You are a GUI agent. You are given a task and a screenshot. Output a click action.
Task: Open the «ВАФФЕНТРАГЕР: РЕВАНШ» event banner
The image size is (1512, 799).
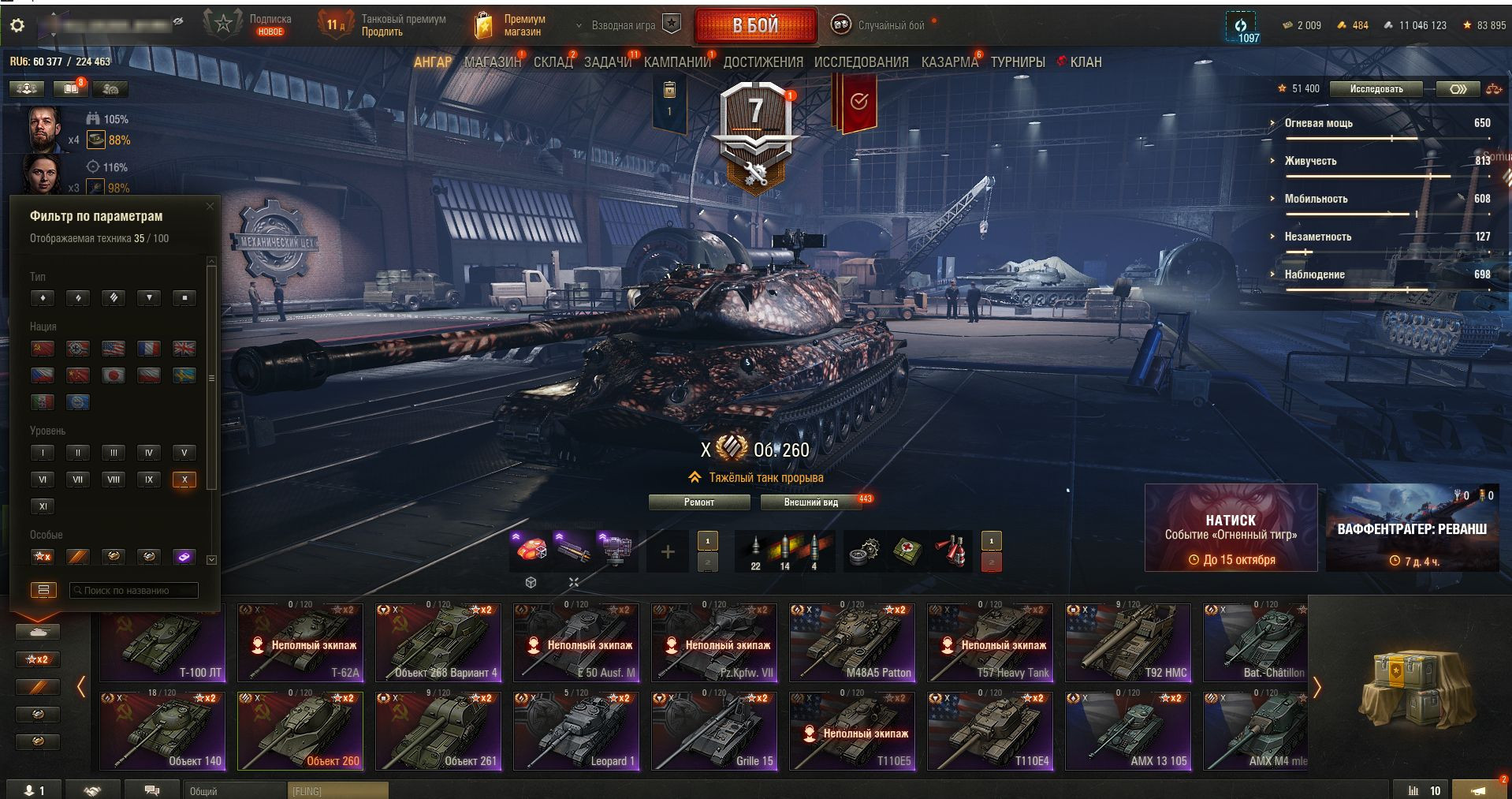click(x=1412, y=528)
